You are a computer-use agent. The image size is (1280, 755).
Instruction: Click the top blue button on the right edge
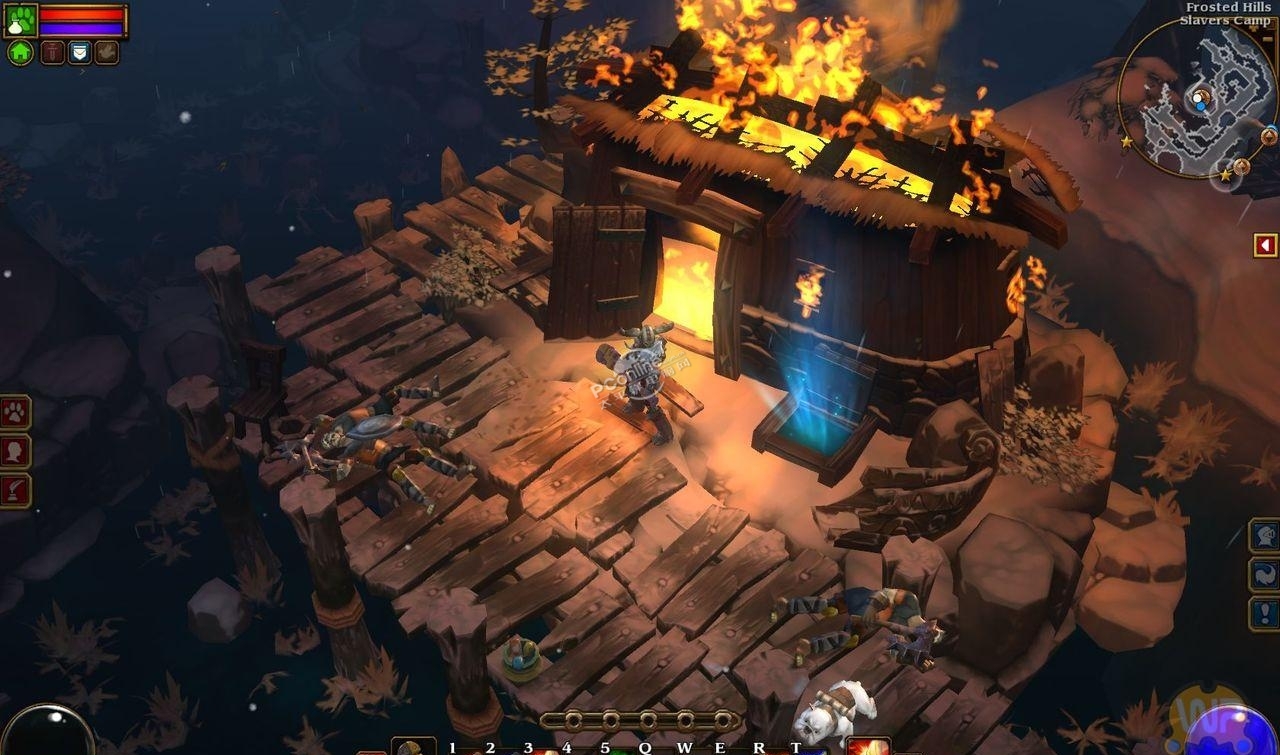pyautogui.click(x=1264, y=535)
